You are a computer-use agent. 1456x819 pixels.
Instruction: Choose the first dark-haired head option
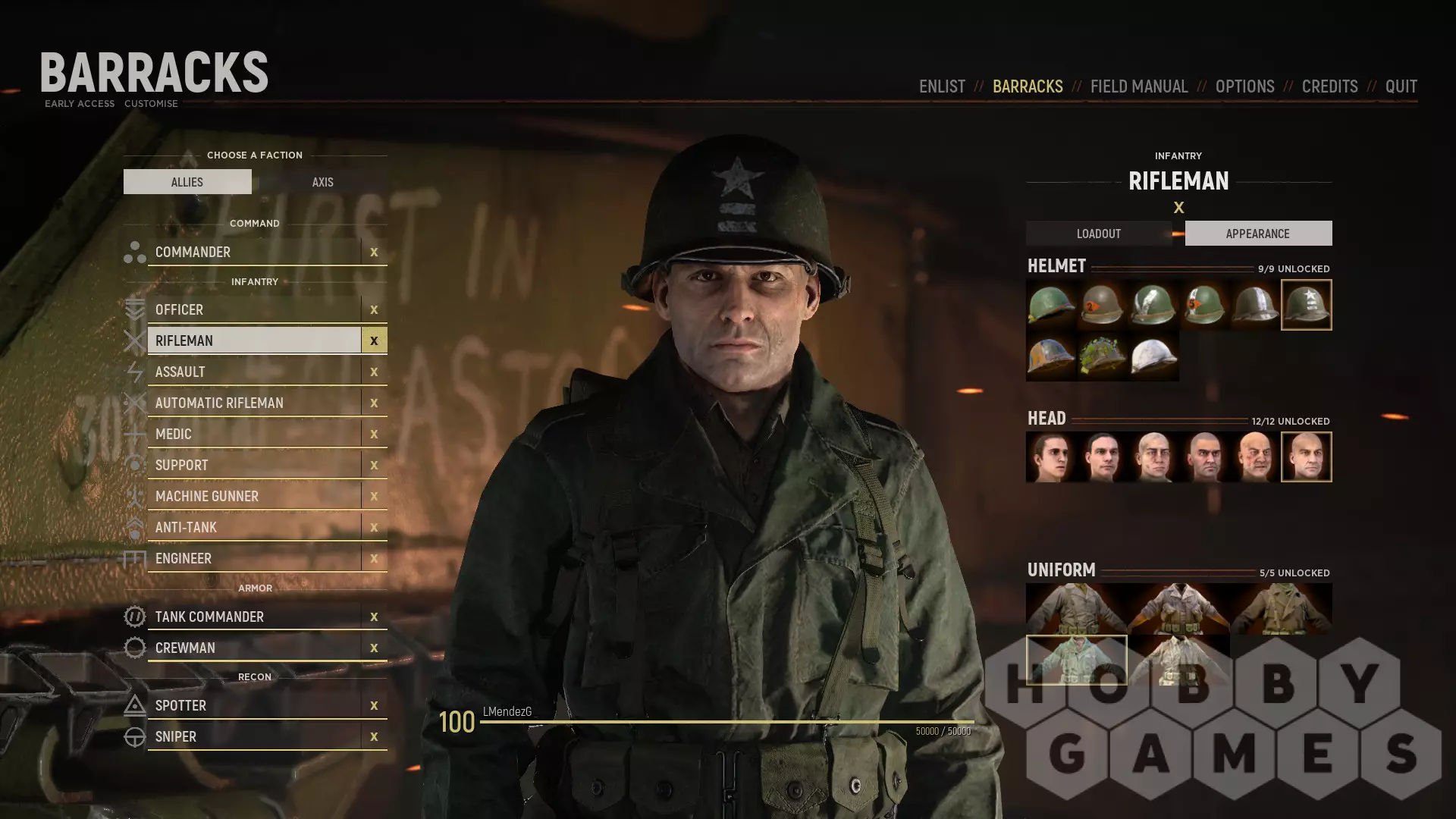tap(1051, 457)
